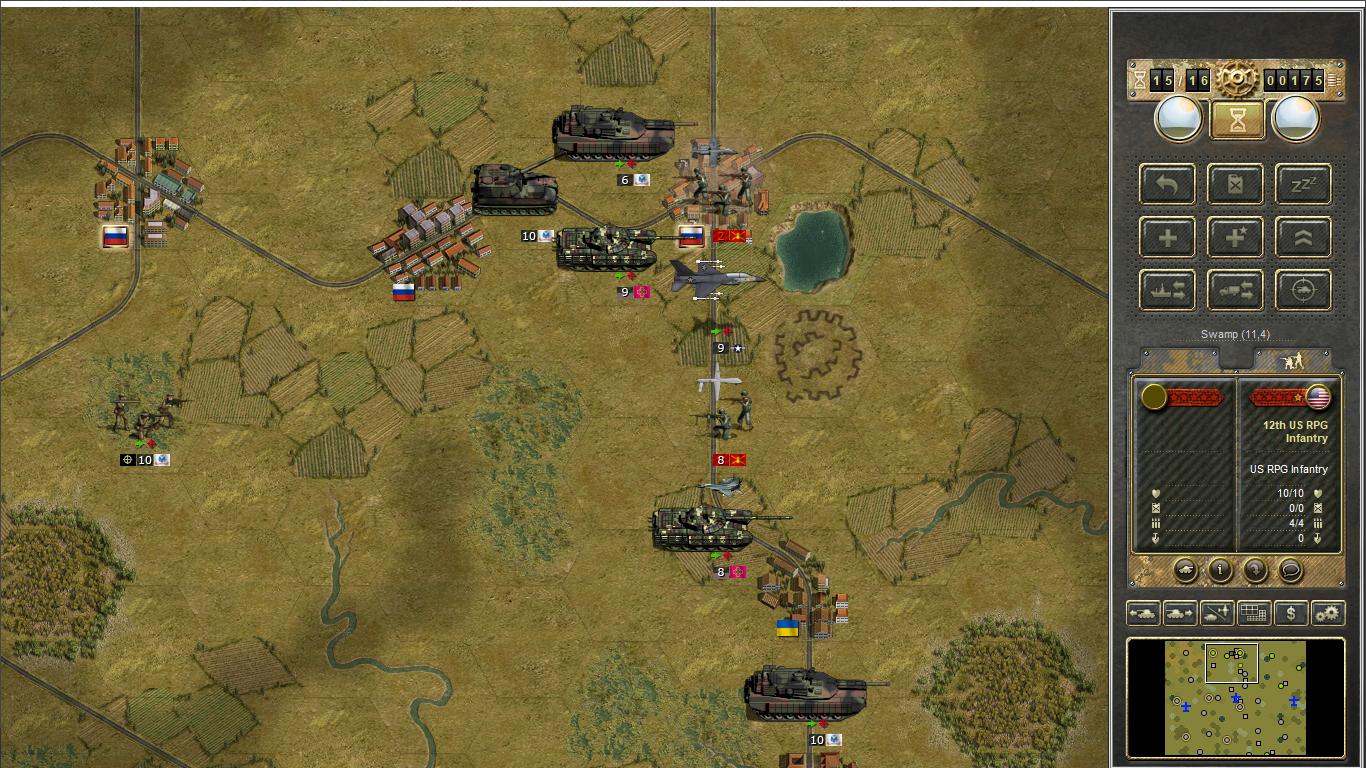
Task: Click the plus-with-star elite replacements button
Action: coord(1236,237)
